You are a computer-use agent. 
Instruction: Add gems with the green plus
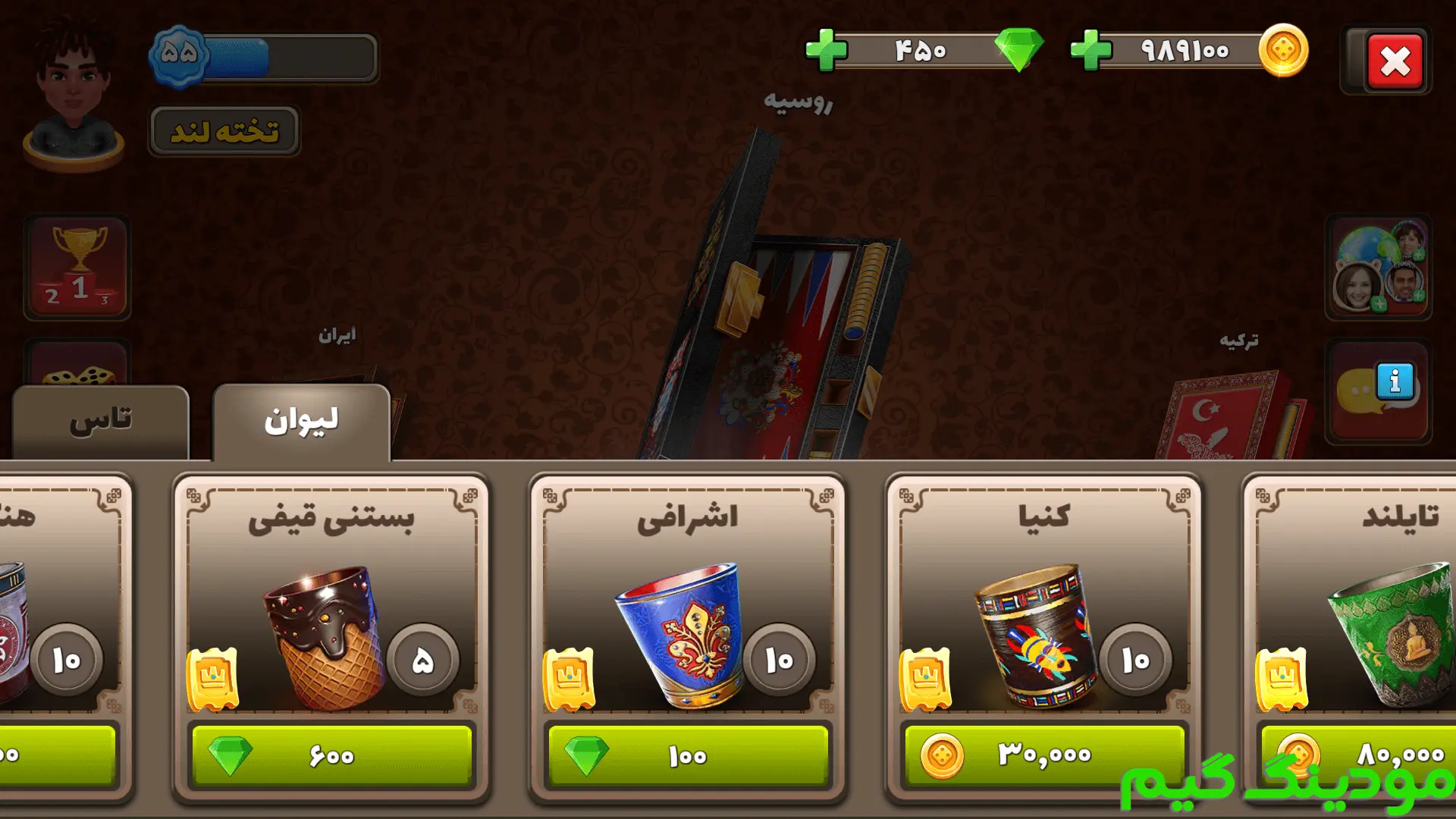pos(826,51)
